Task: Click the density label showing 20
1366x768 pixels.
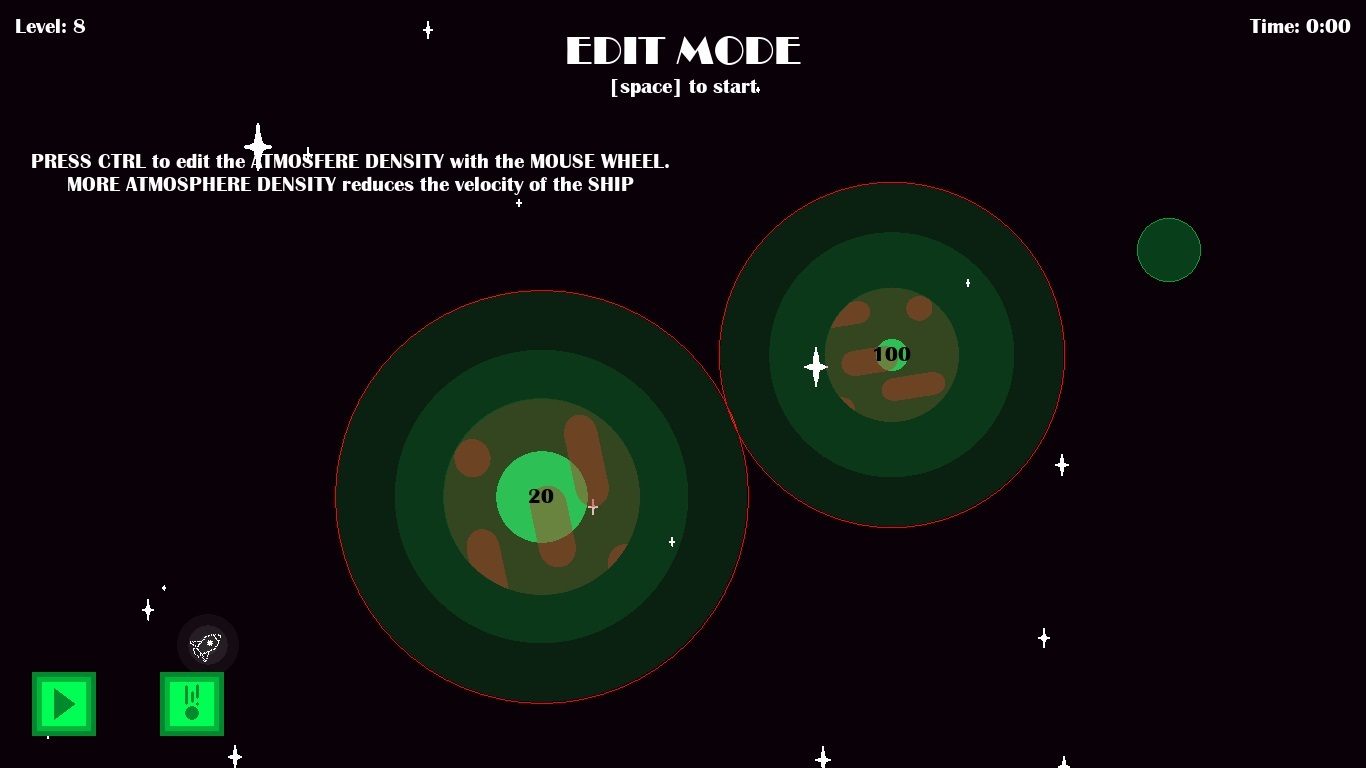Action: [541, 495]
